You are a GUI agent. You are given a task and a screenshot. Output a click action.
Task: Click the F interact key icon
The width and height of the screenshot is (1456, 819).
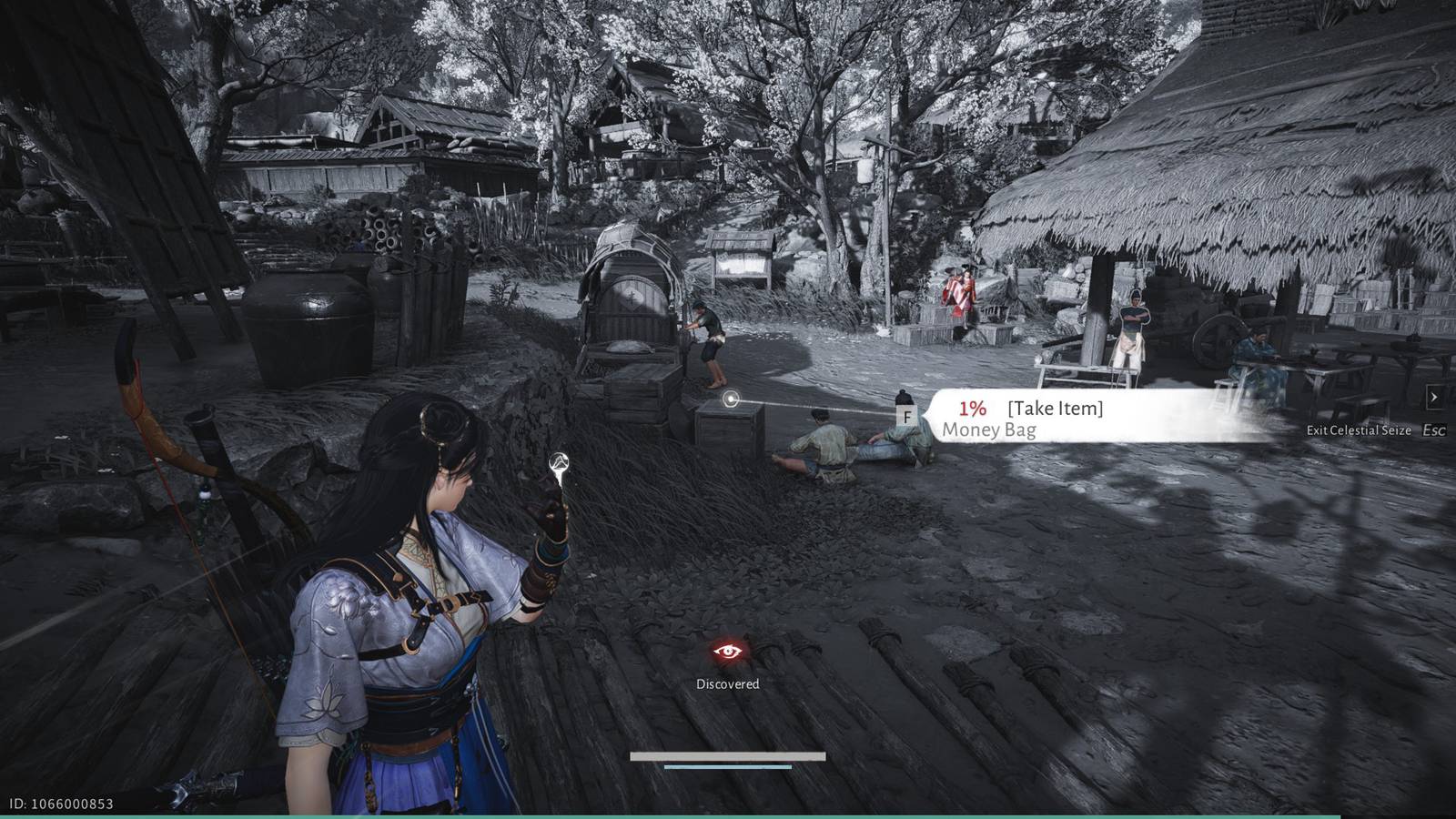907,416
